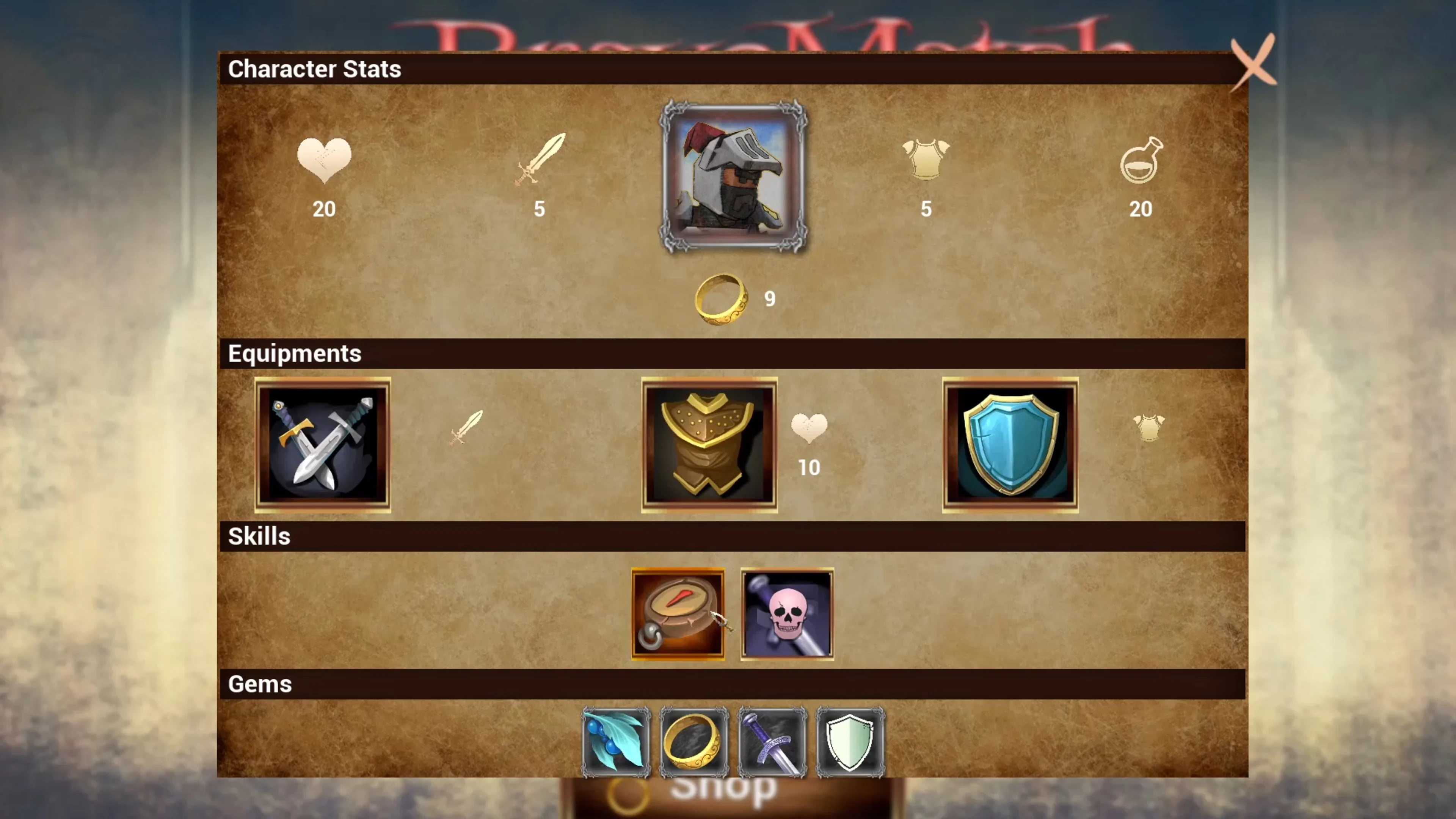The width and height of the screenshot is (1456, 819).
Task: Select the blue shield equipment slot
Action: coord(1010,445)
